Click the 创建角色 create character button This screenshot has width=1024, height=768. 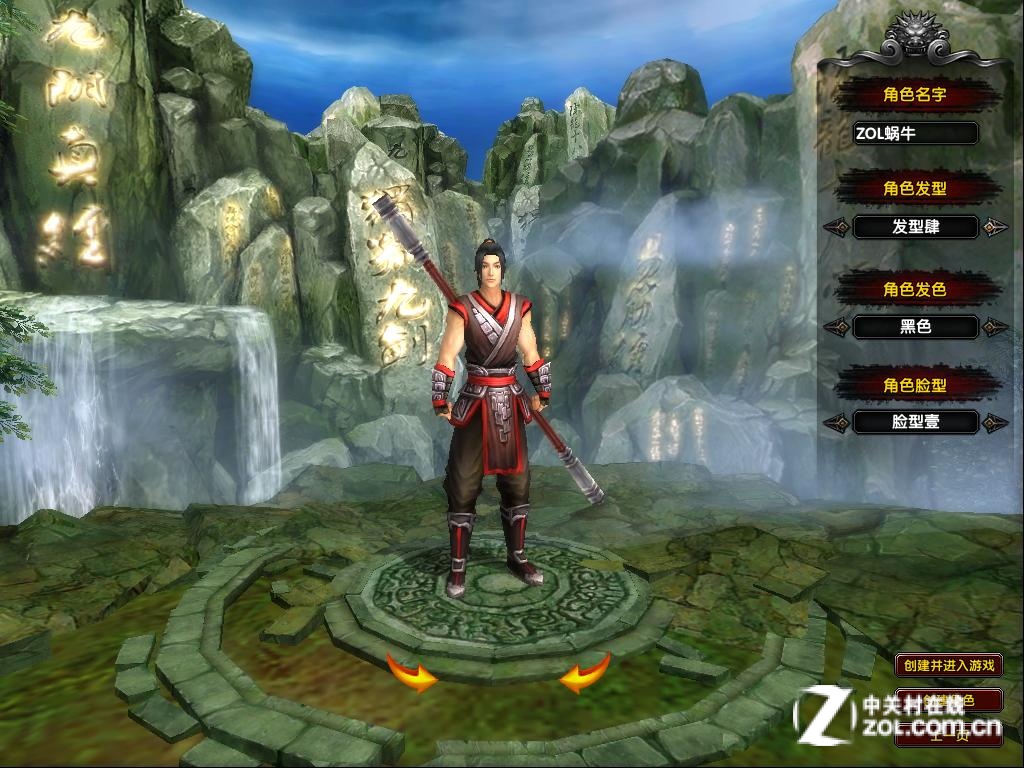(948, 700)
